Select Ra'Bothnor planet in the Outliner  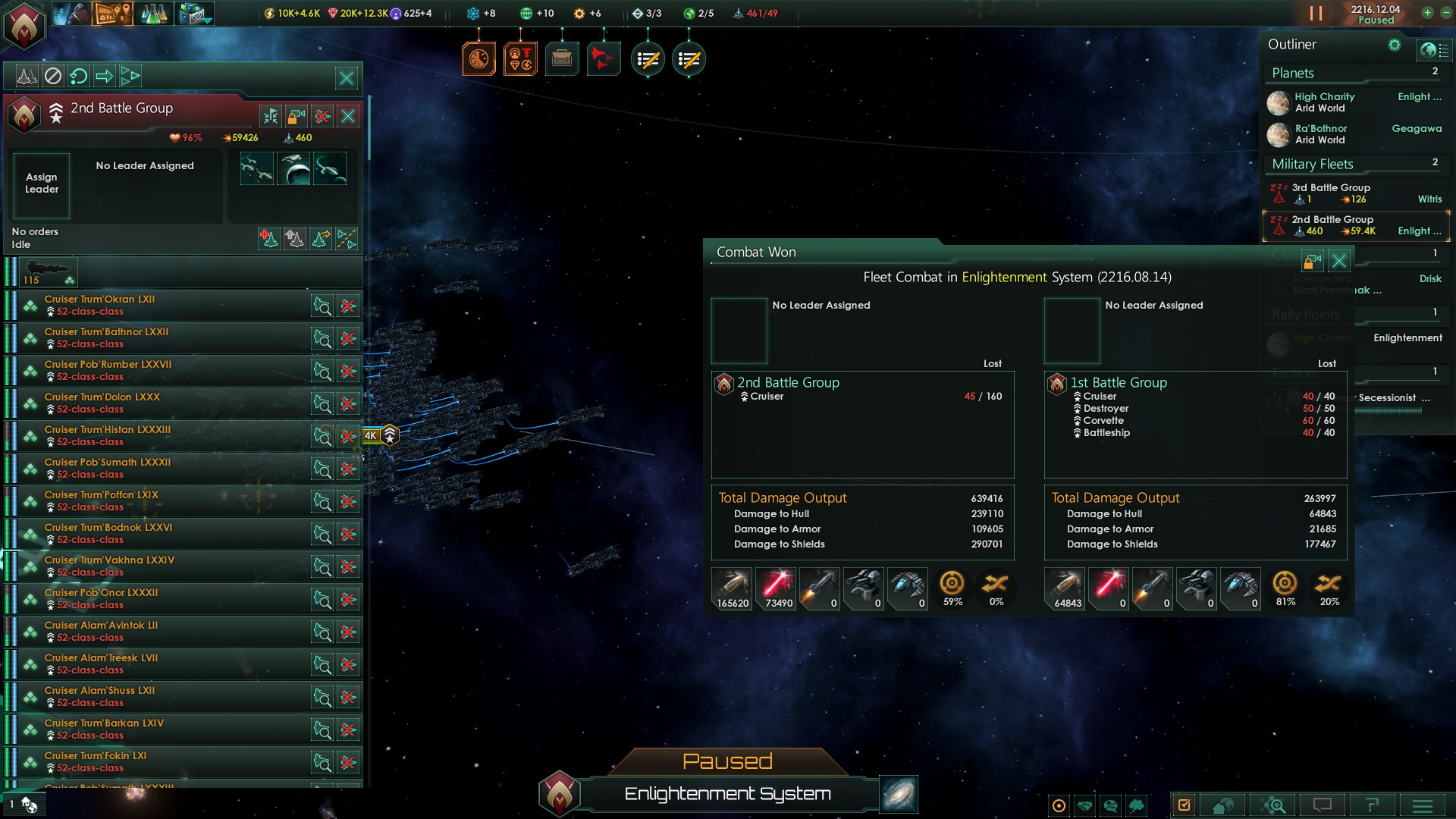coord(1321,134)
